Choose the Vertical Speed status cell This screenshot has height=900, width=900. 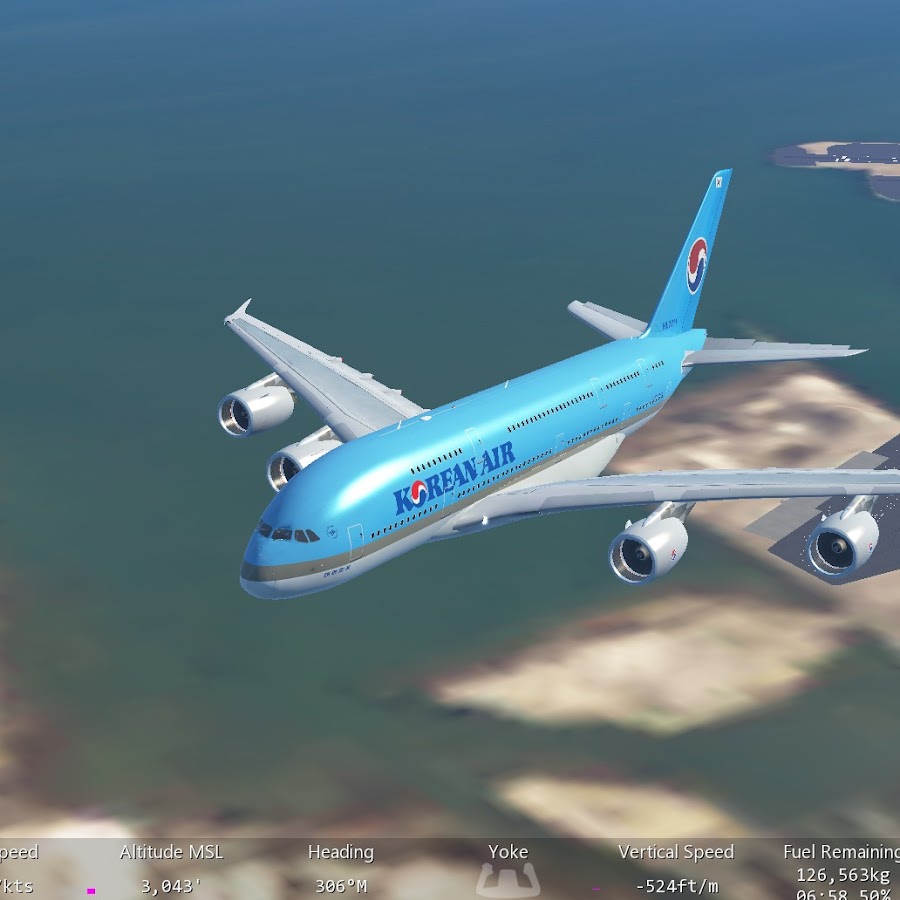pos(676,869)
